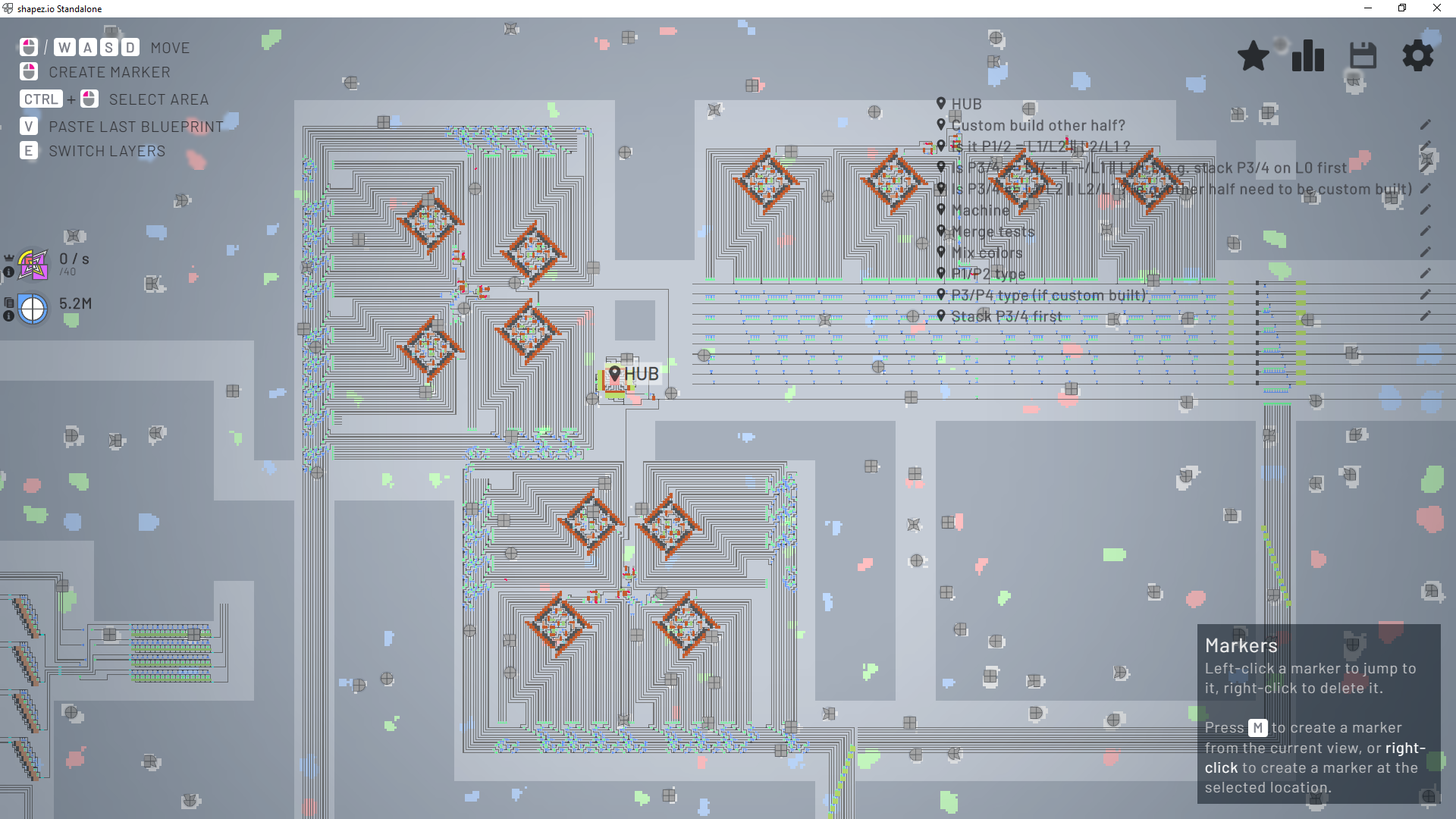Save the game via the floppy disk icon
Viewport: 1456px width, 819px height.
coord(1363,55)
